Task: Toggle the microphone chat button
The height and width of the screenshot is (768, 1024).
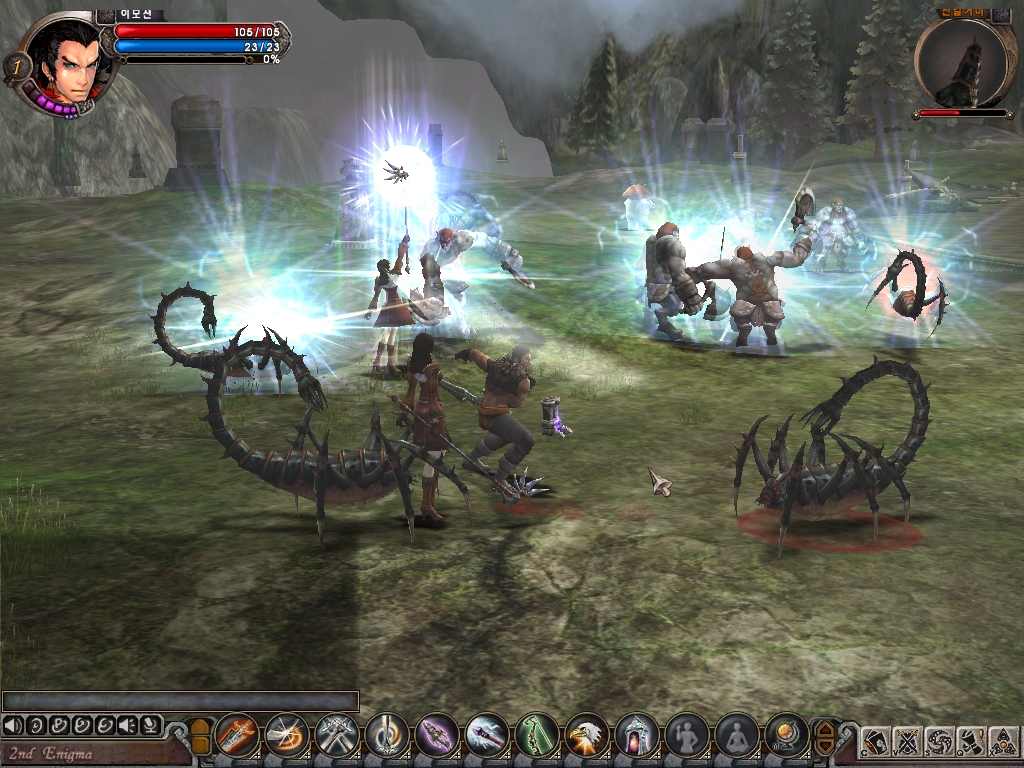Action: click(150, 725)
